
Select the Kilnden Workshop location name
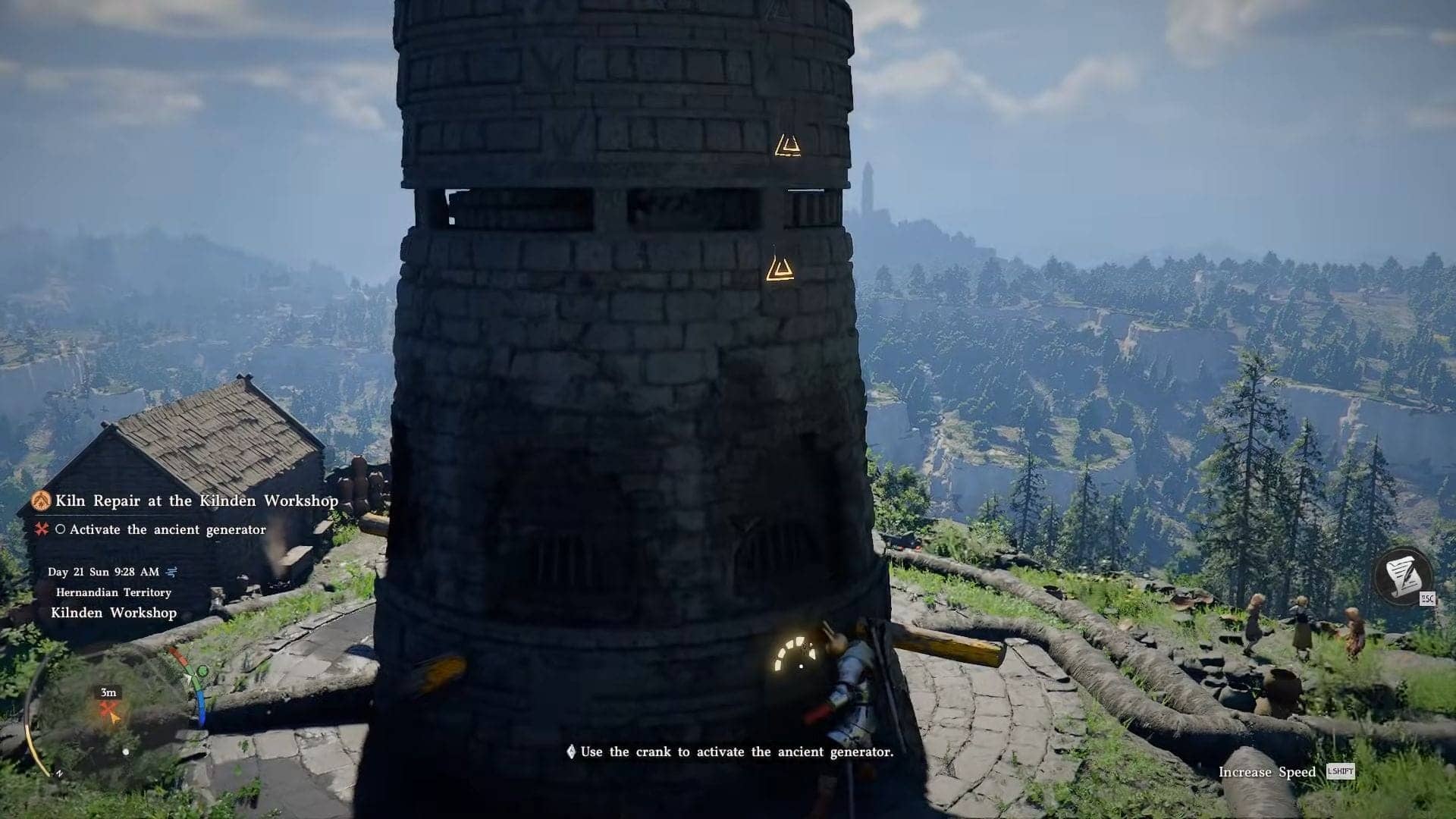pos(111,612)
